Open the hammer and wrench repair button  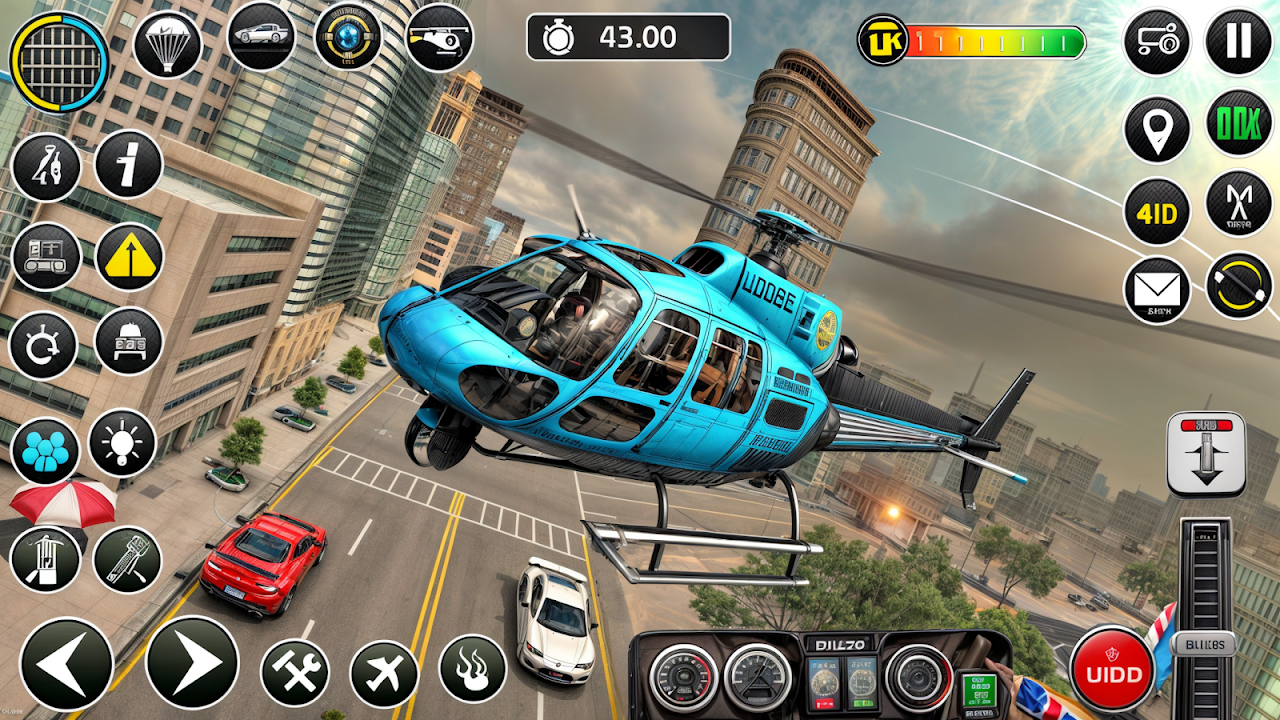tap(295, 672)
